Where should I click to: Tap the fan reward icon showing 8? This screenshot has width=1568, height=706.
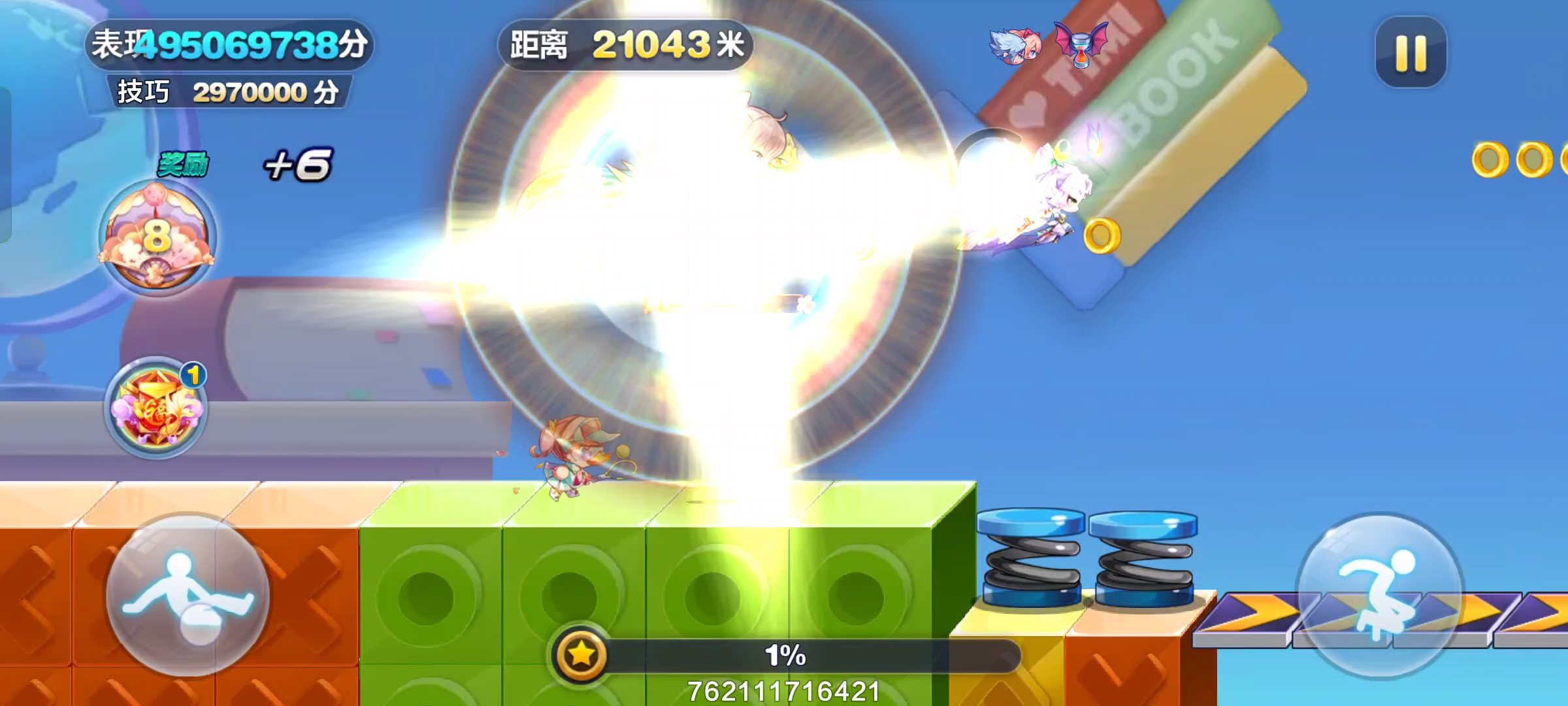[157, 237]
